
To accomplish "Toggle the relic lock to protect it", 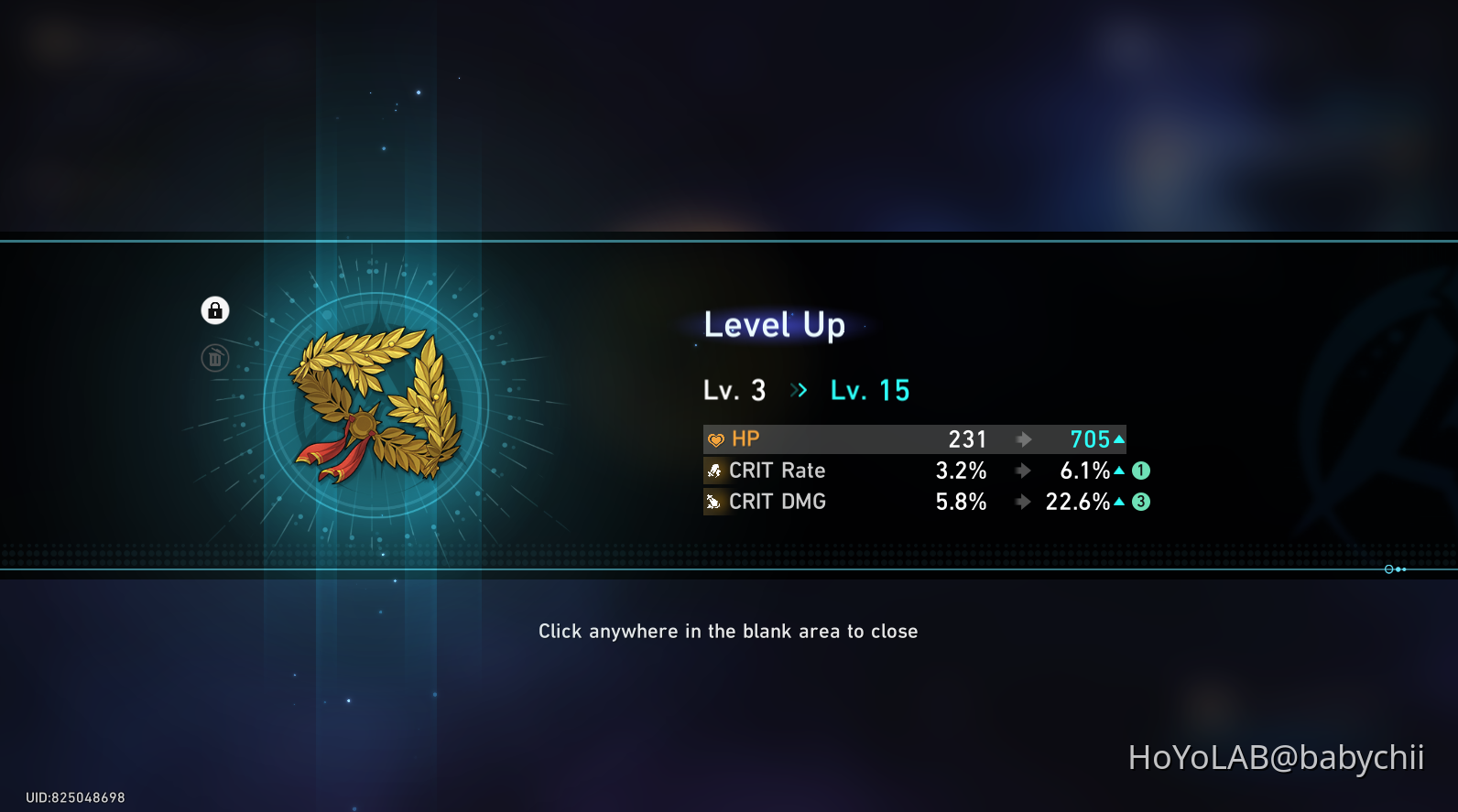I will pyautogui.click(x=214, y=309).
